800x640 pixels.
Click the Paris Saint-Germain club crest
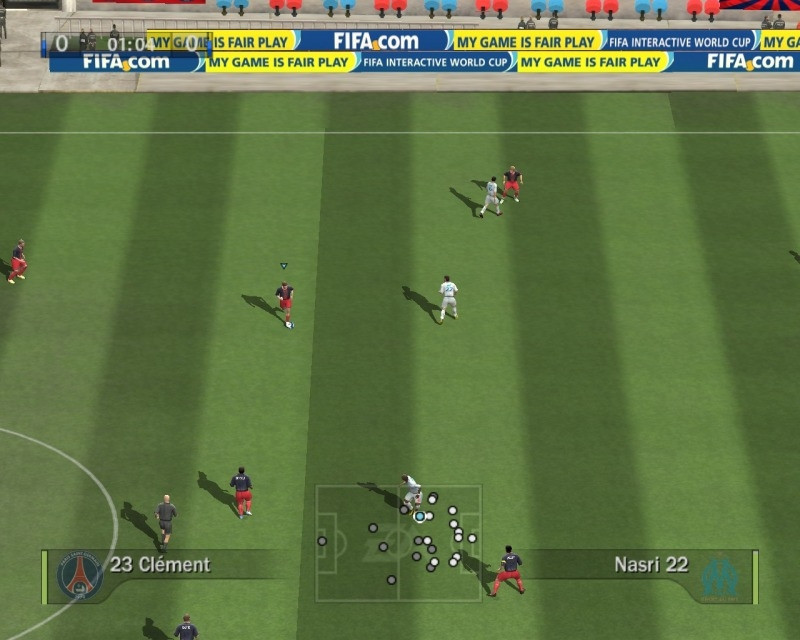(x=80, y=576)
